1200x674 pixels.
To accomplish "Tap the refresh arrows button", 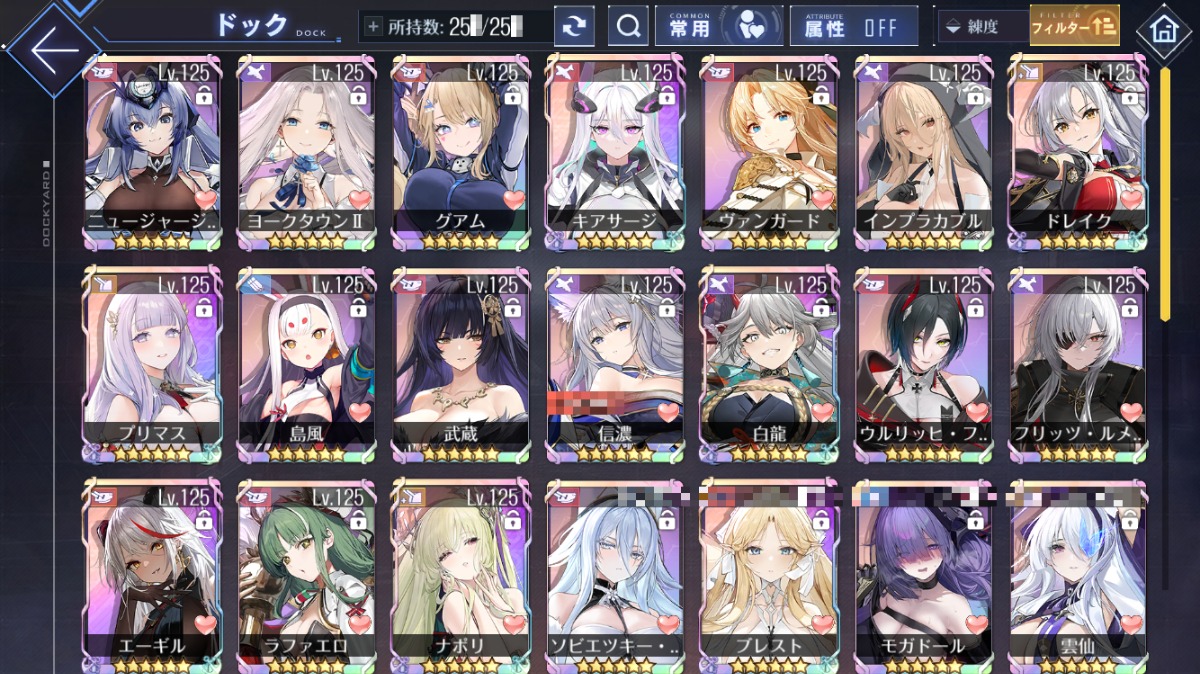I will pos(574,27).
